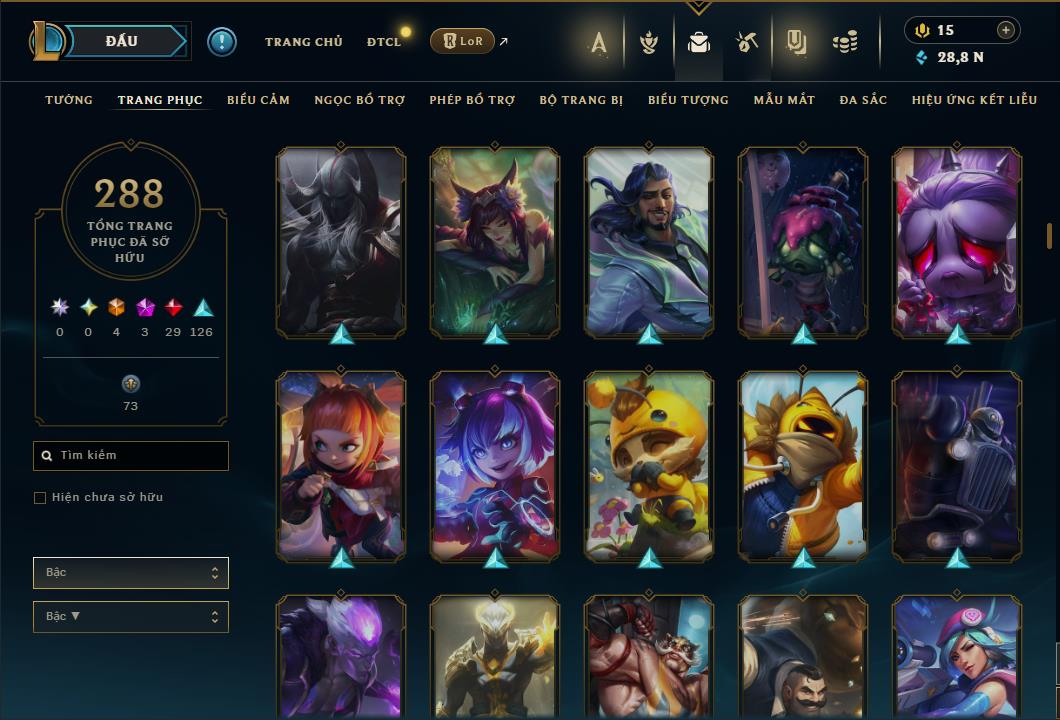
Task: Go to the BIỂU TƯỢNG tab
Action: (688, 100)
